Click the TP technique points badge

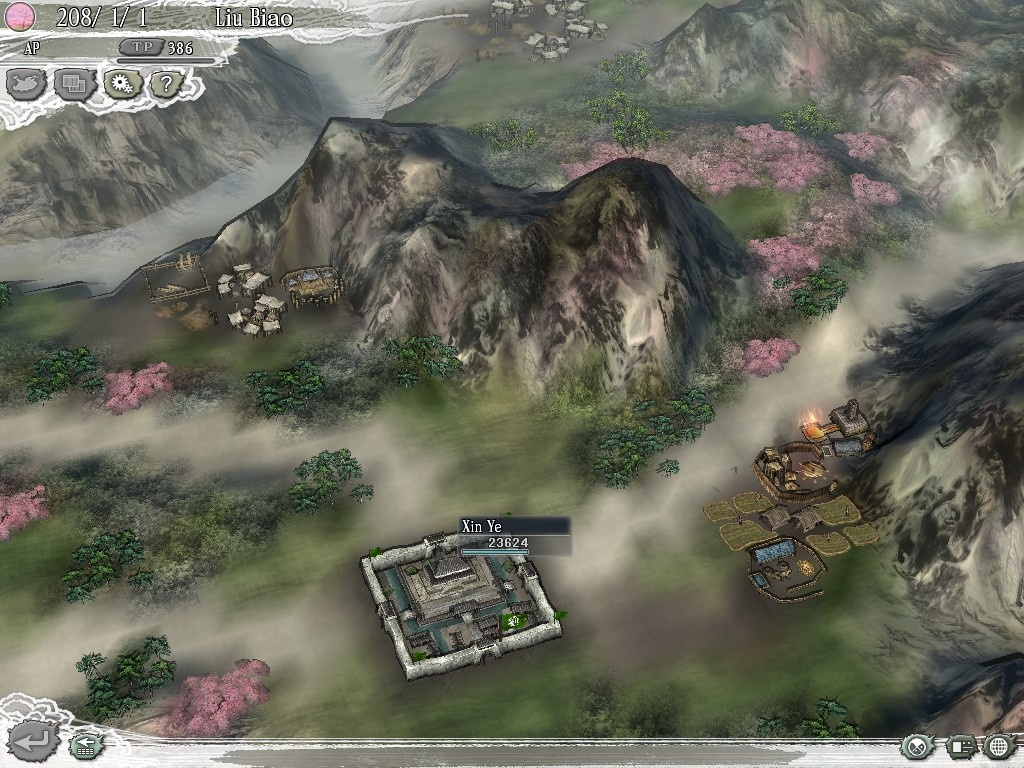(137, 47)
